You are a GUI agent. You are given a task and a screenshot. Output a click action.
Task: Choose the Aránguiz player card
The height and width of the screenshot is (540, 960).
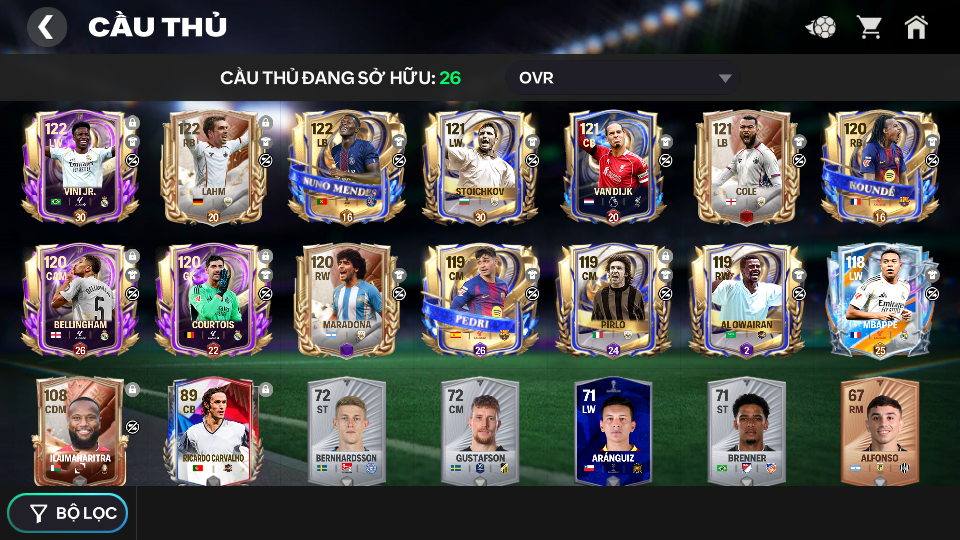[613, 431]
